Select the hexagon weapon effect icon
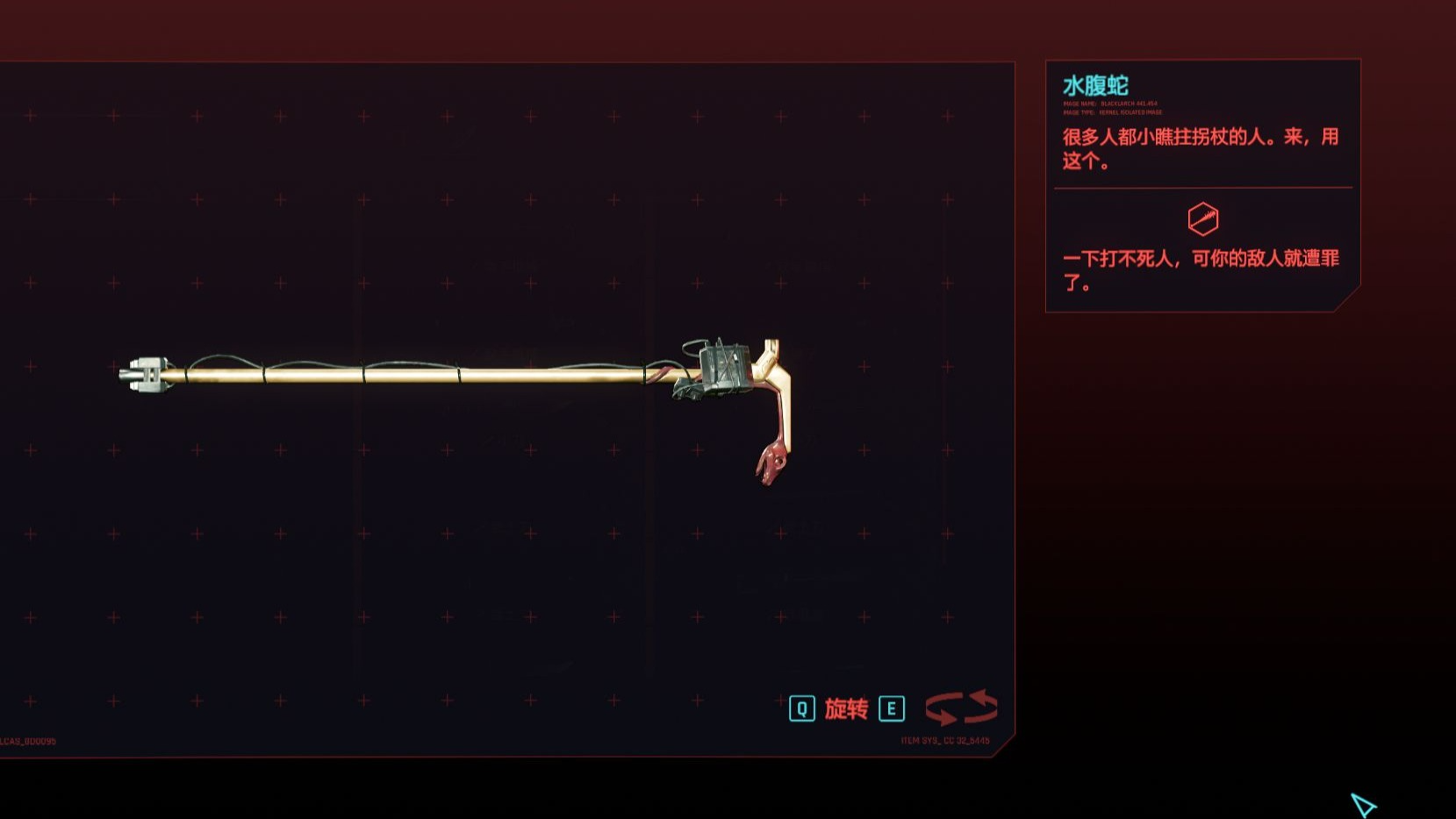The image size is (1456, 819). (1202, 219)
